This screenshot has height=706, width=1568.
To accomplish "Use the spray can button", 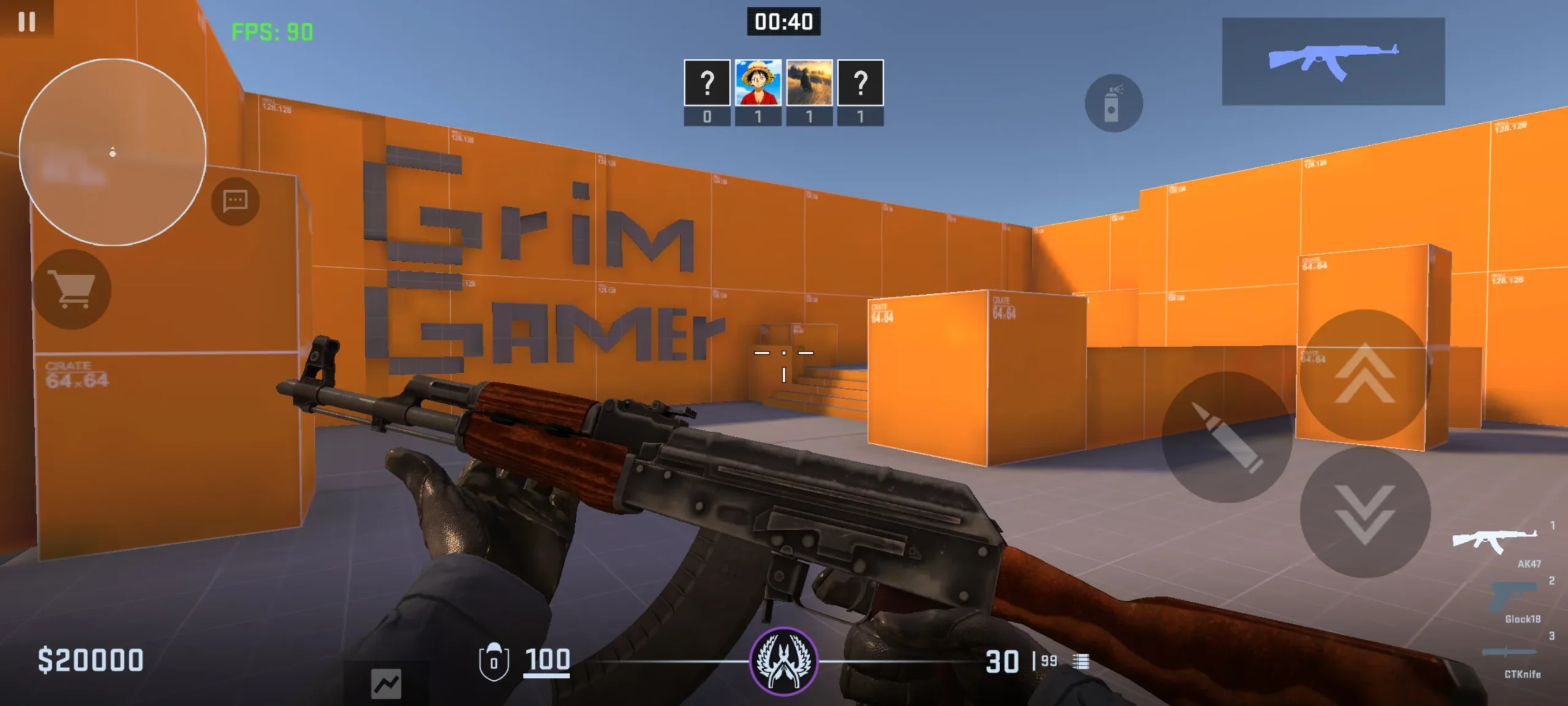I will pyautogui.click(x=1113, y=104).
